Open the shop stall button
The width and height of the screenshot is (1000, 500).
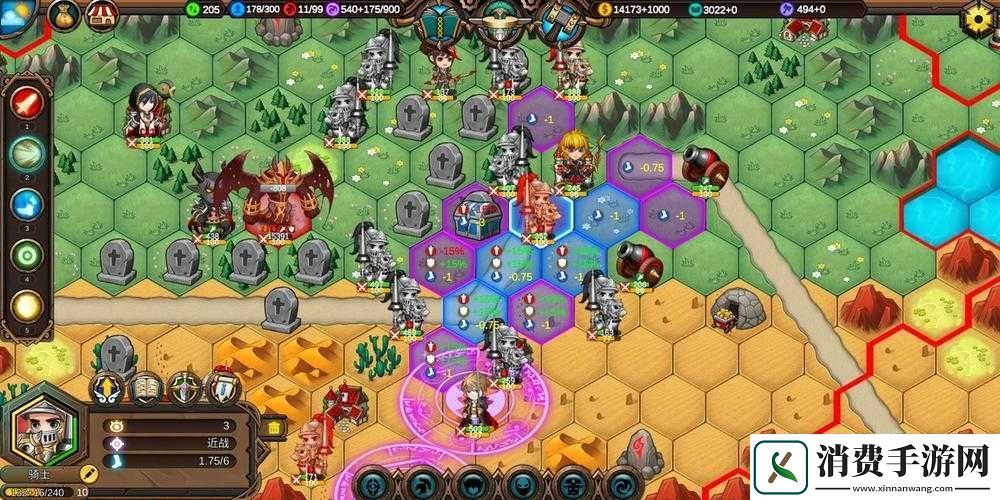click(x=102, y=14)
